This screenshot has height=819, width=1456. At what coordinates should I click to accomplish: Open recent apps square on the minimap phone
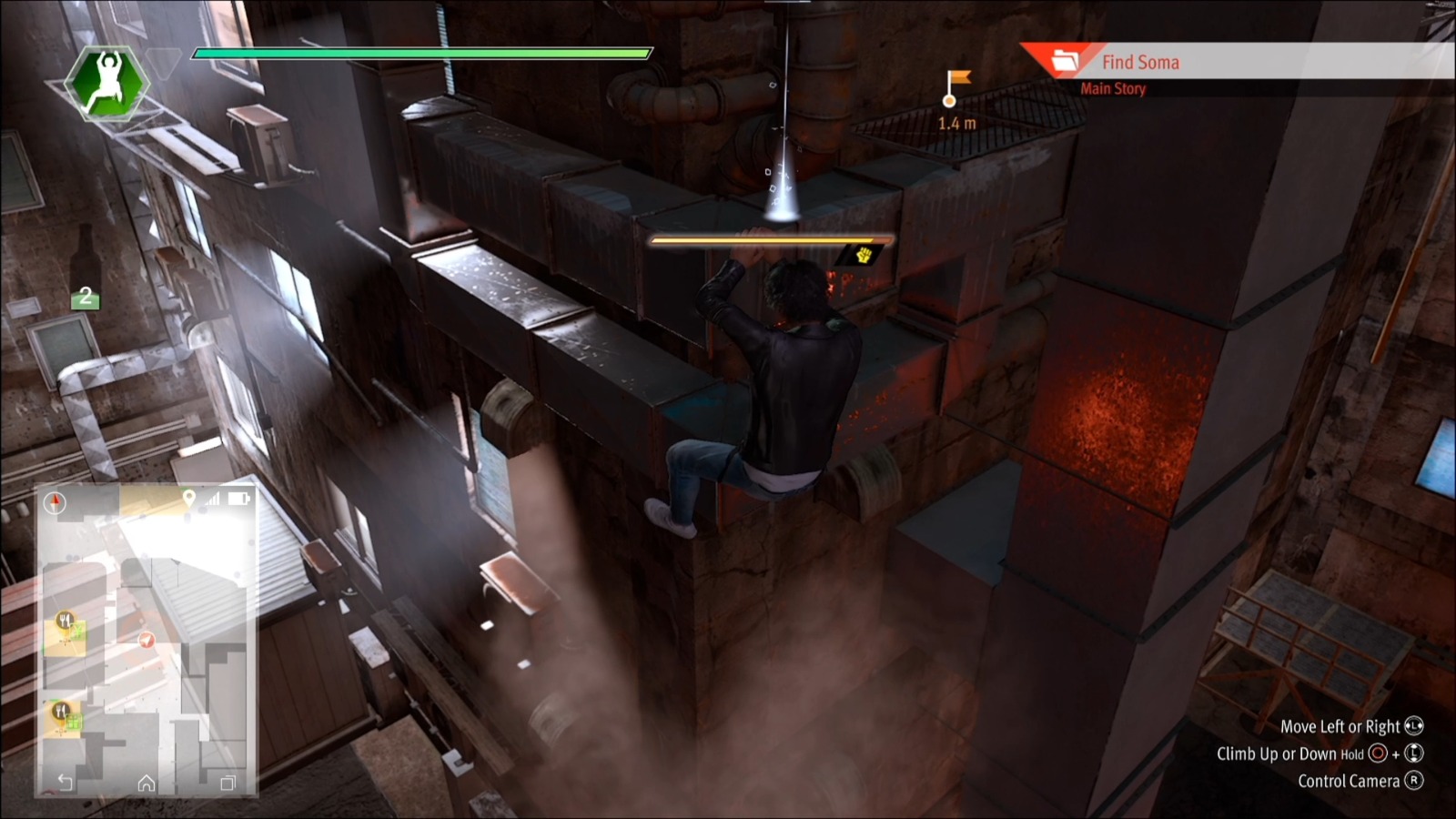click(x=228, y=783)
